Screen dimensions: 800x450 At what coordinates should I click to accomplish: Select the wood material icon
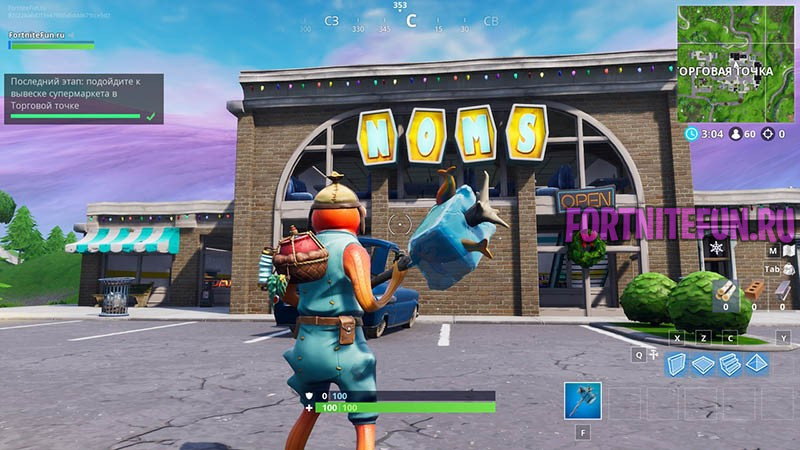coord(725,291)
